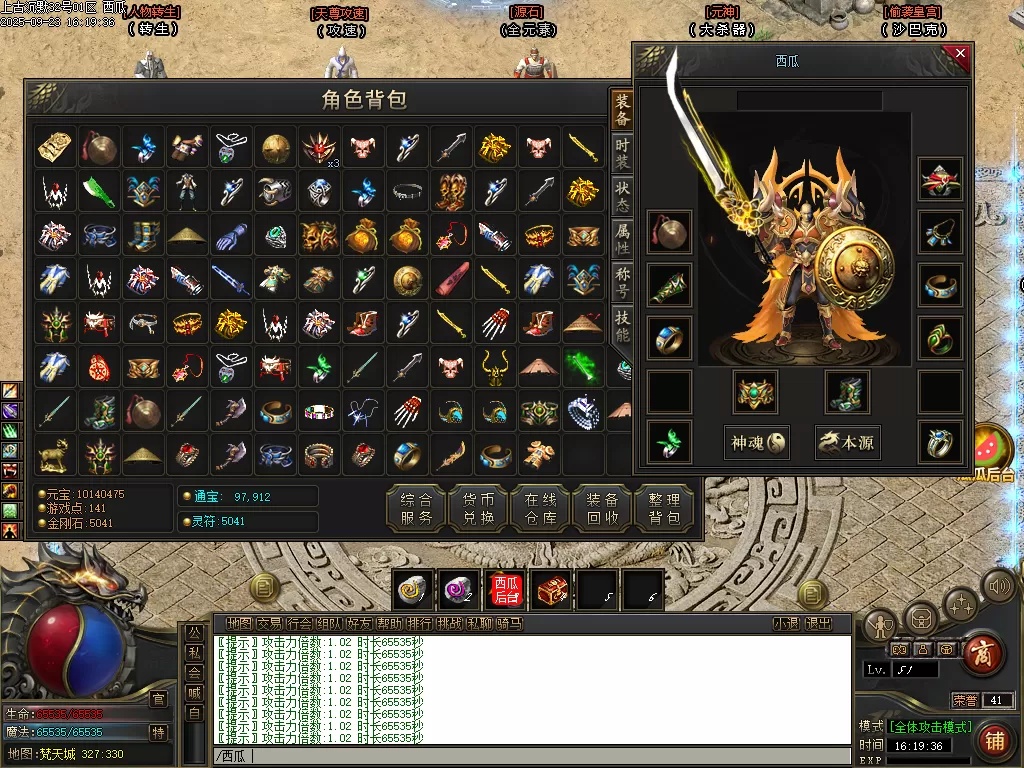Viewport: 1024px width, 768px height.
Task: Open the 地图 map from chat toolbar
Action: tap(239, 623)
